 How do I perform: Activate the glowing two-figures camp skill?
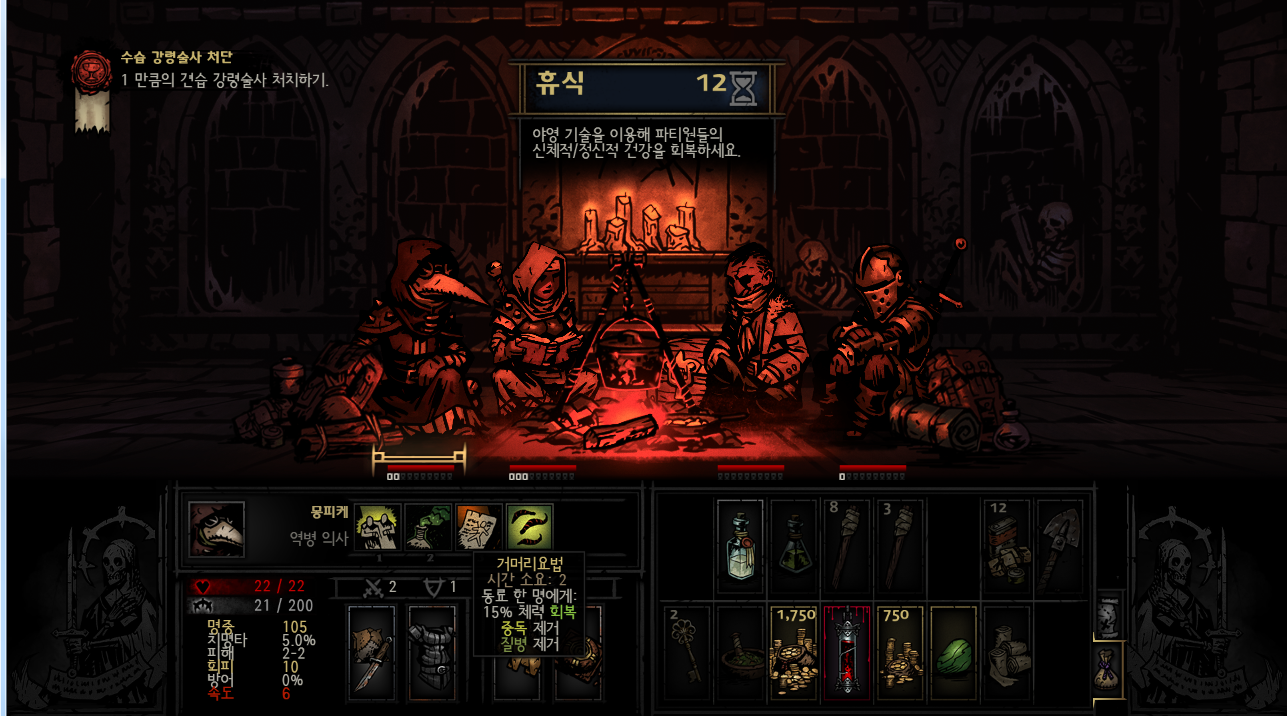click(x=378, y=526)
